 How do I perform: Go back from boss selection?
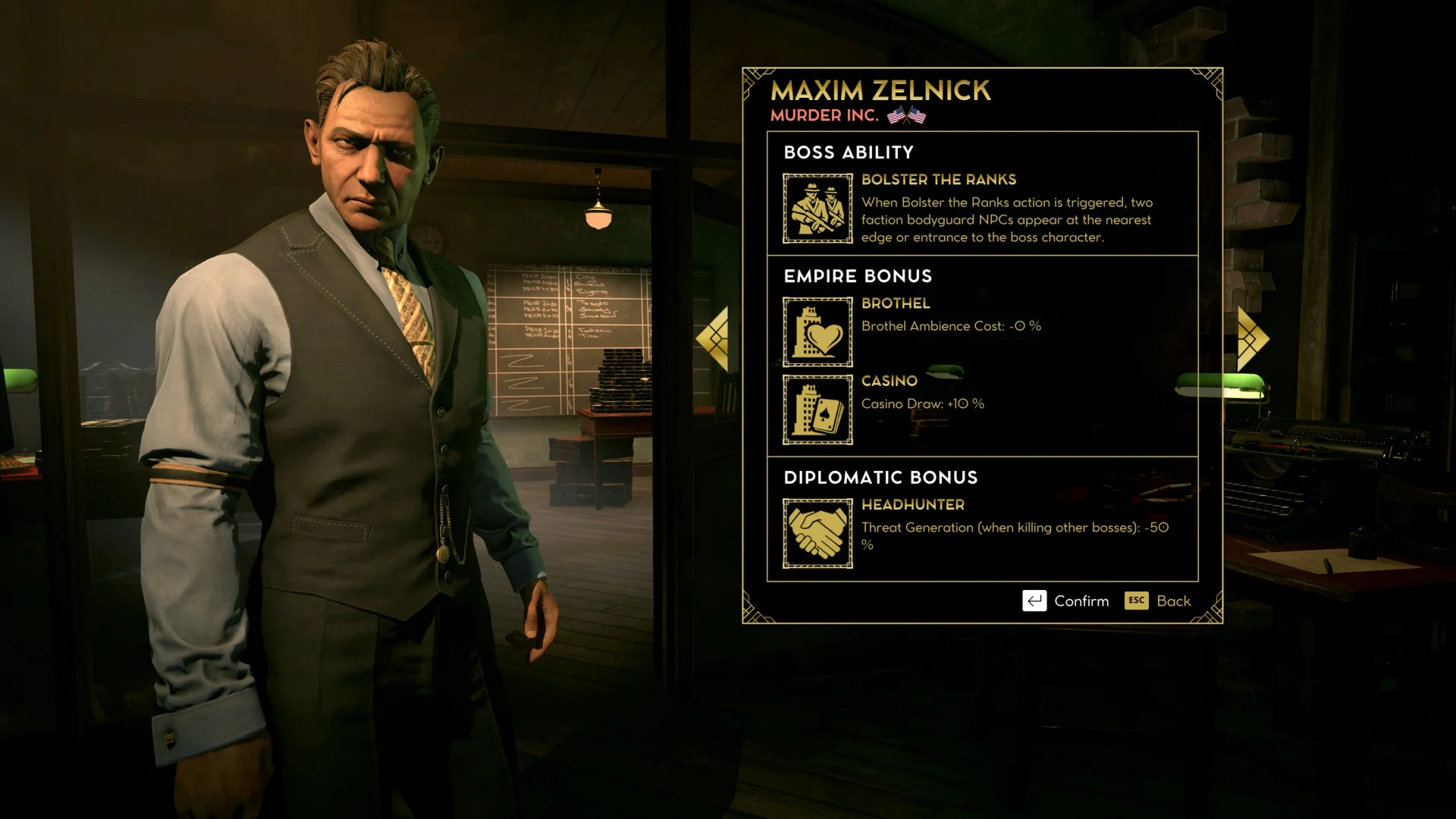tap(1158, 601)
